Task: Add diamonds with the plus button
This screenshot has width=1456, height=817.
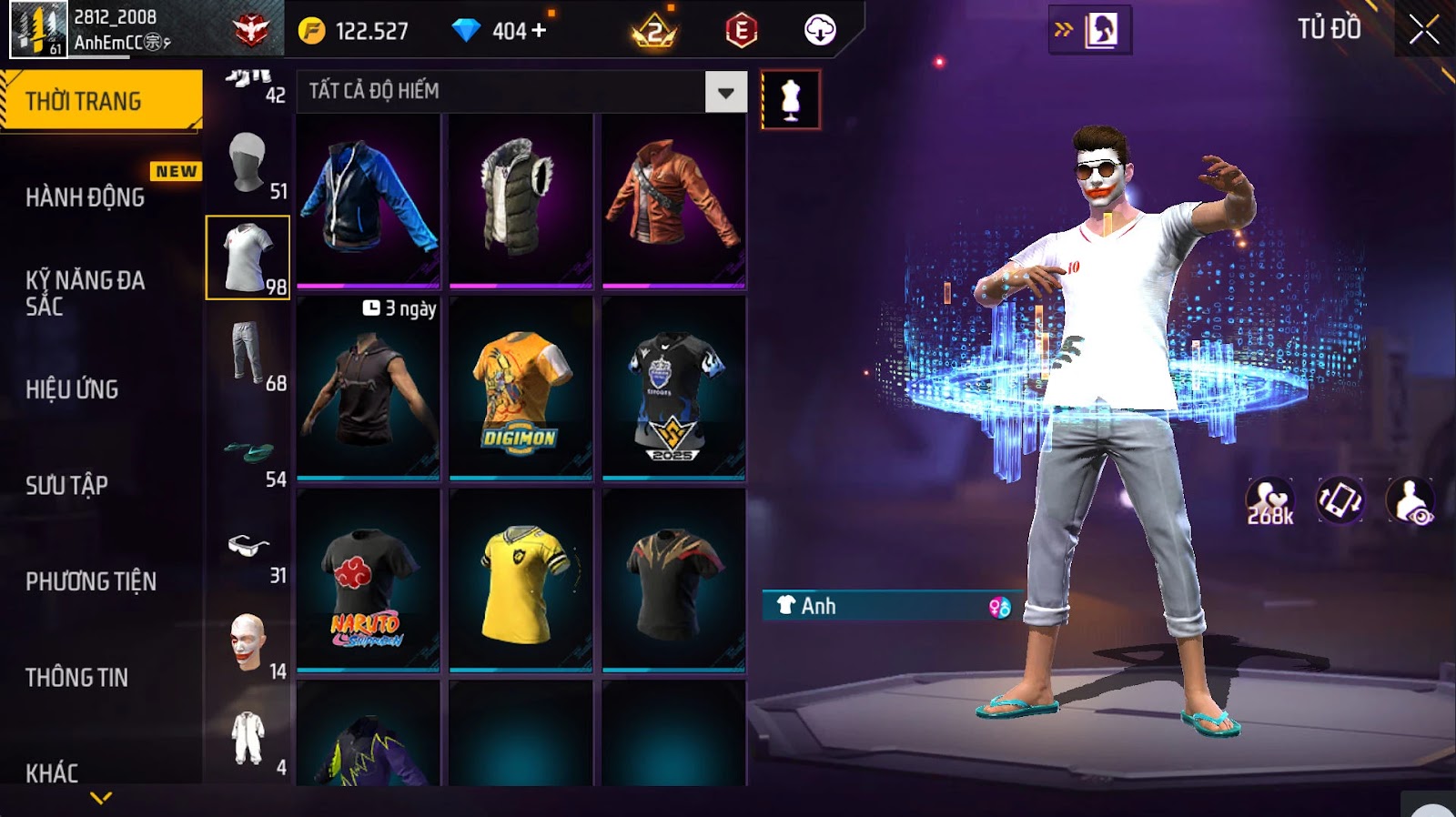Action: pos(539,30)
